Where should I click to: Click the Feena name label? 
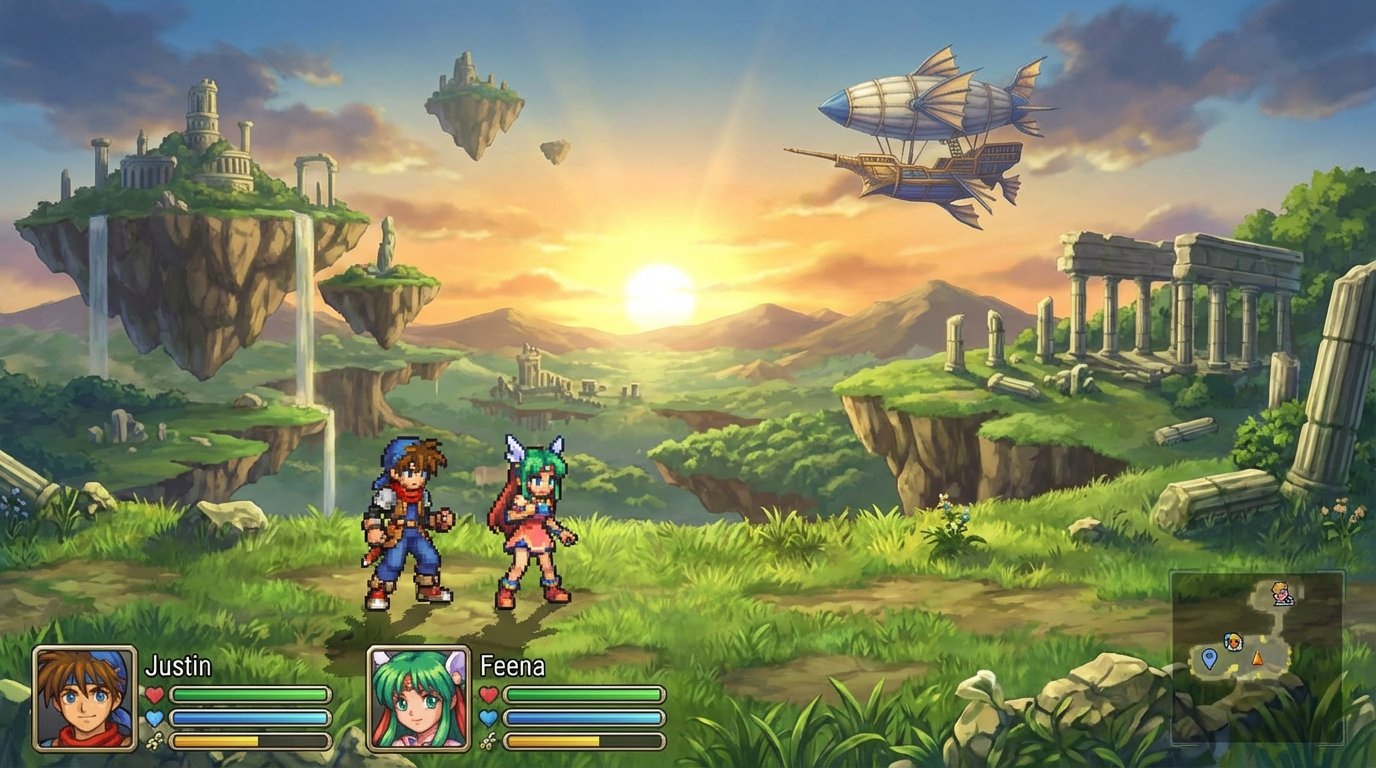(x=511, y=665)
